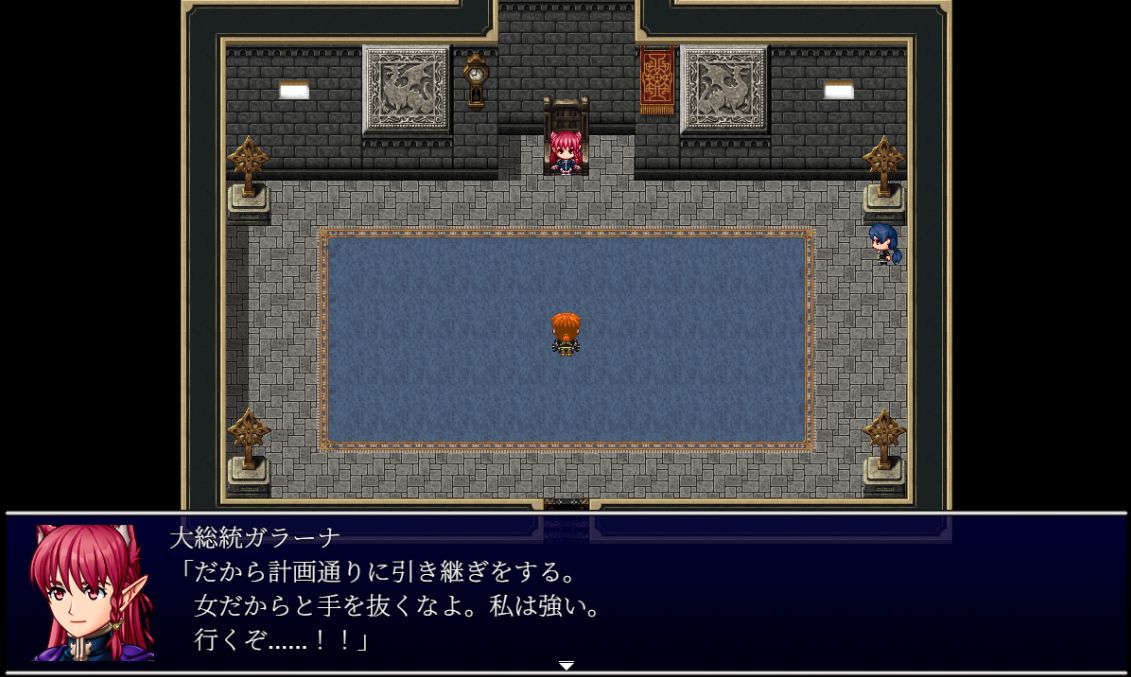Image resolution: width=1131 pixels, height=677 pixels.
Task: Click the dialogue continue arrow
Action: pyautogui.click(x=566, y=665)
